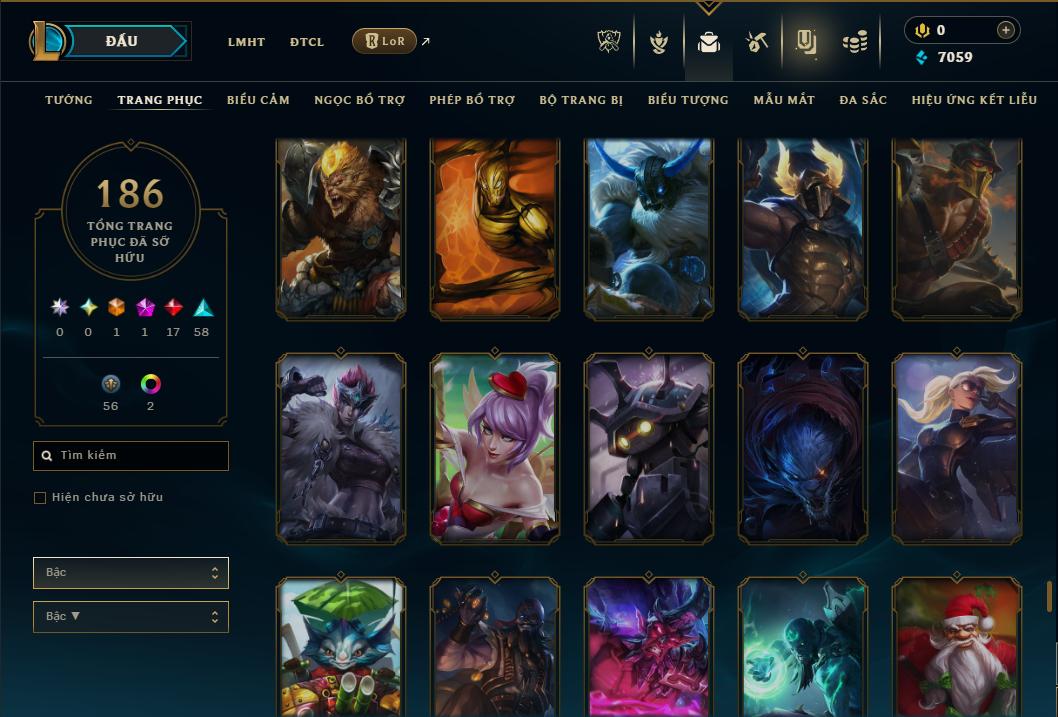
Task: Switch to the ĐTCL section
Action: (307, 42)
